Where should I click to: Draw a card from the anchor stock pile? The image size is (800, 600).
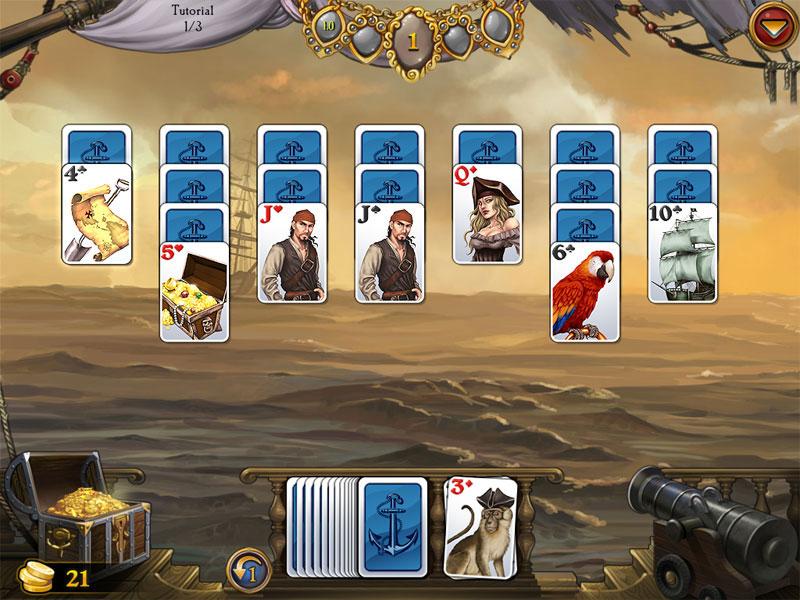(x=392, y=527)
